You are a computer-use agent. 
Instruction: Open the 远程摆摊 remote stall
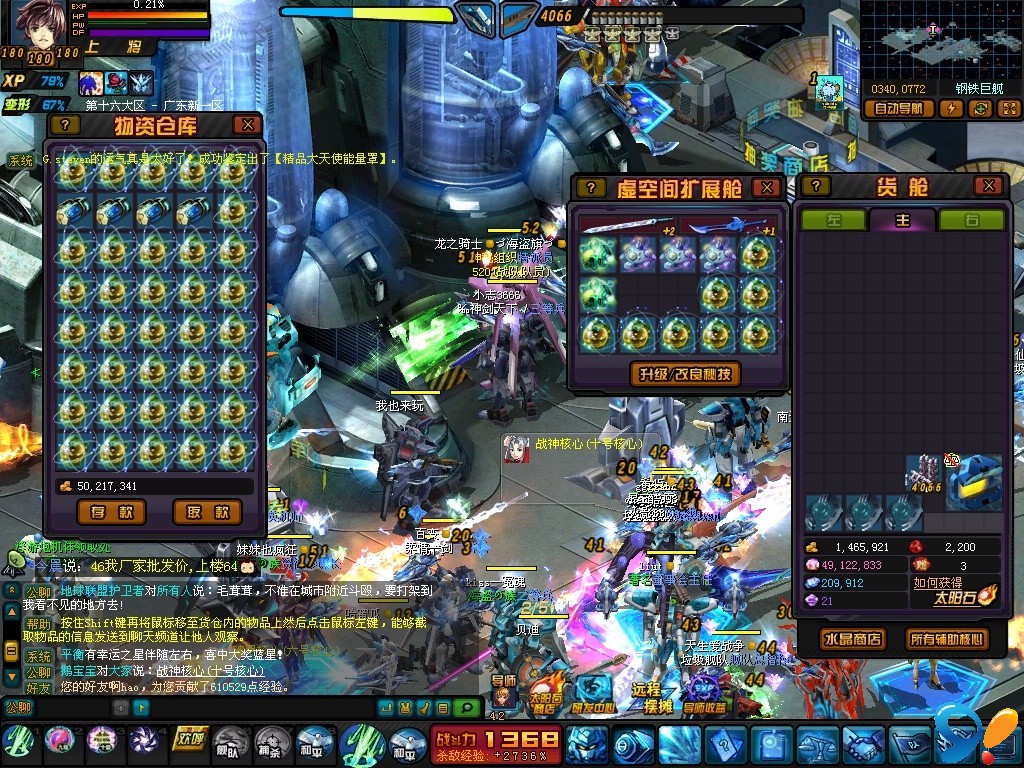[x=652, y=692]
